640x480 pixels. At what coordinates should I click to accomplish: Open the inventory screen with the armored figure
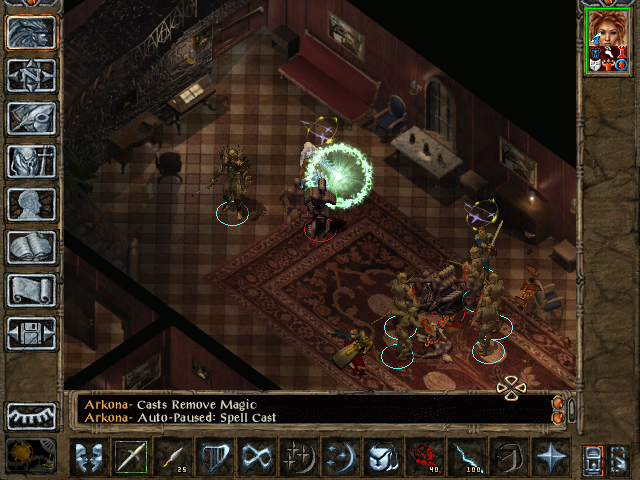pyautogui.click(x=31, y=161)
